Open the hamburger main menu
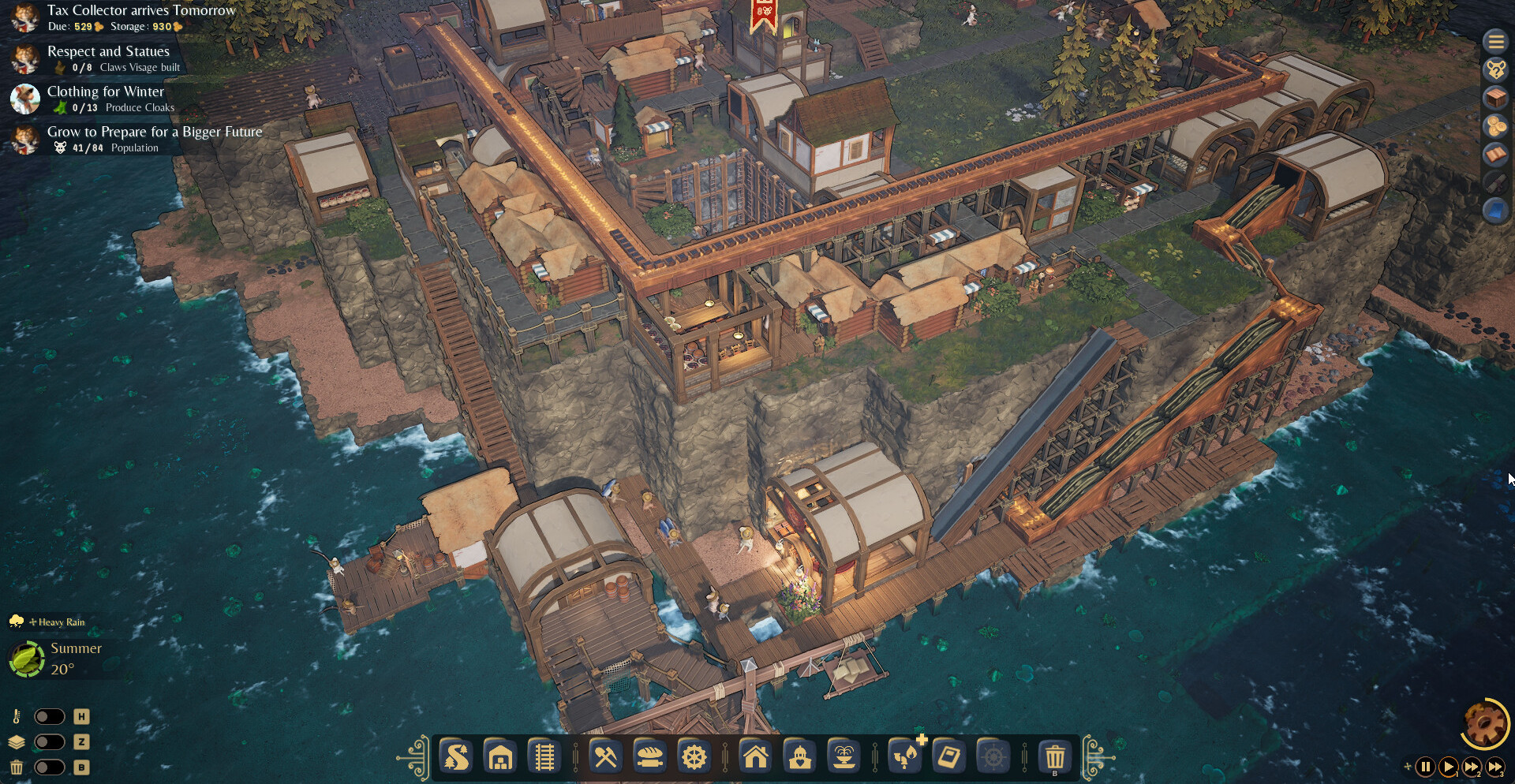This screenshot has width=1515, height=784. pos(1495,41)
